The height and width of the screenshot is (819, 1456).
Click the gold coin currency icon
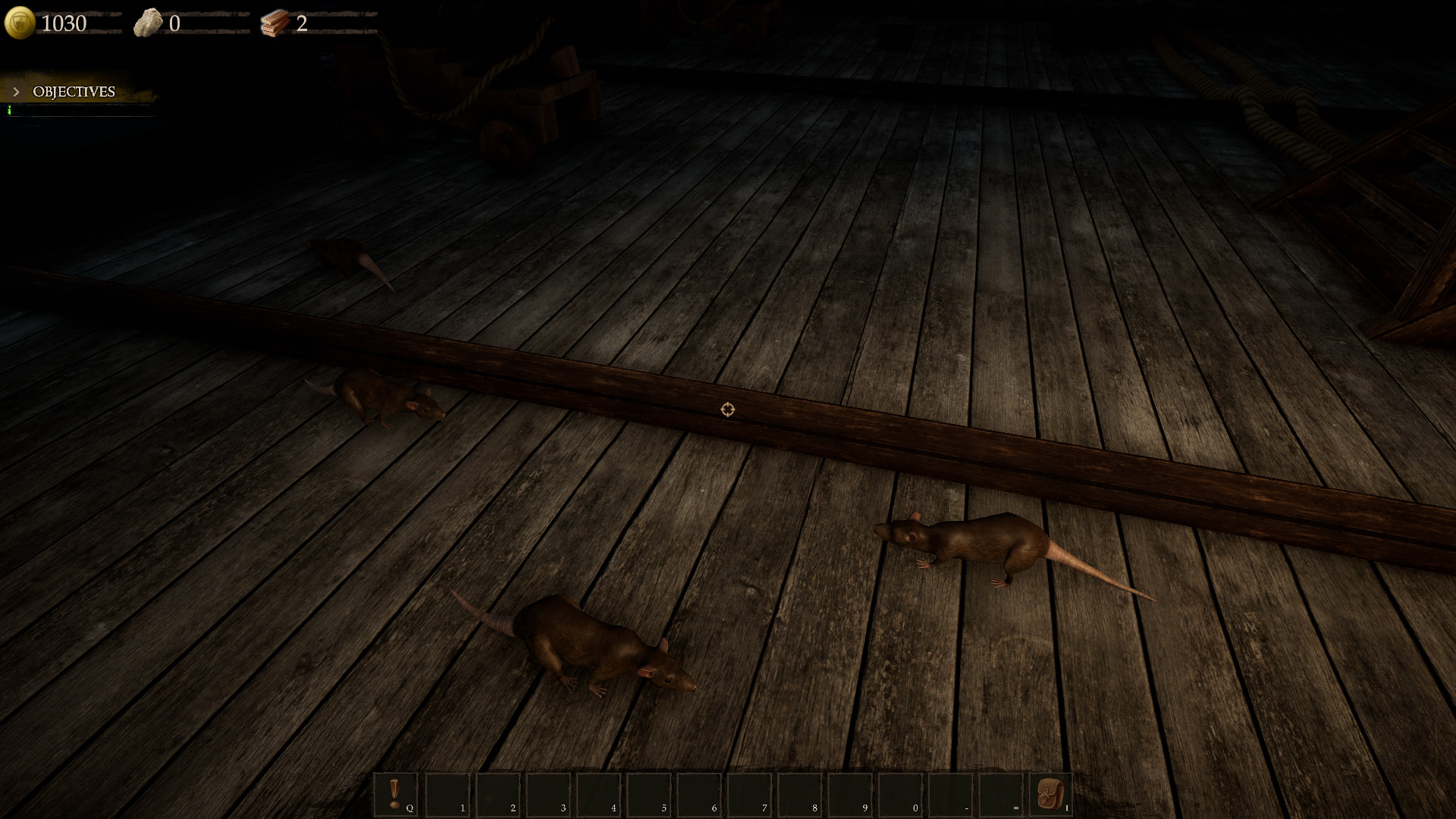point(19,22)
